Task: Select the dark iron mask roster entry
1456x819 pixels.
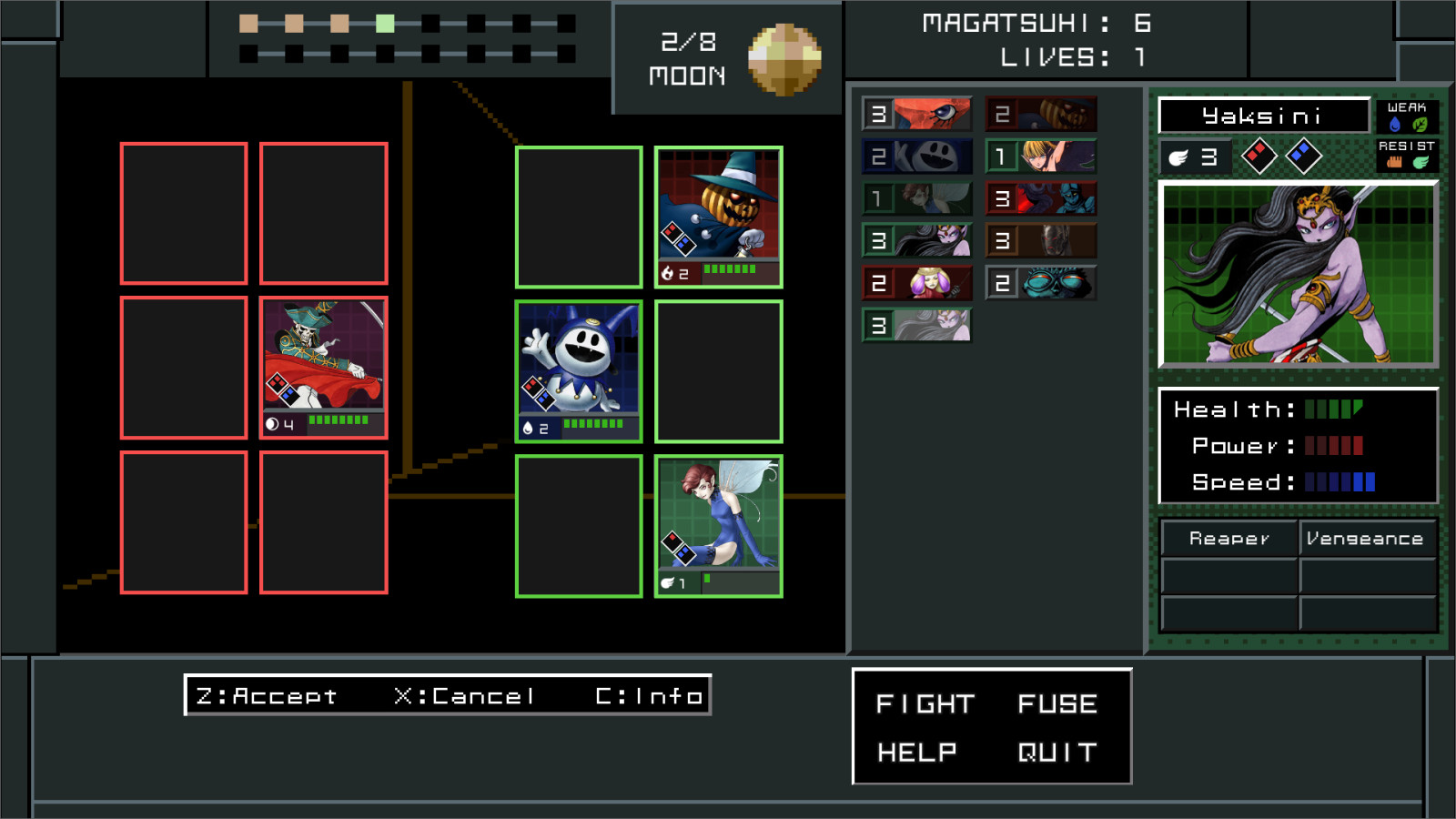Action: tap(1041, 240)
